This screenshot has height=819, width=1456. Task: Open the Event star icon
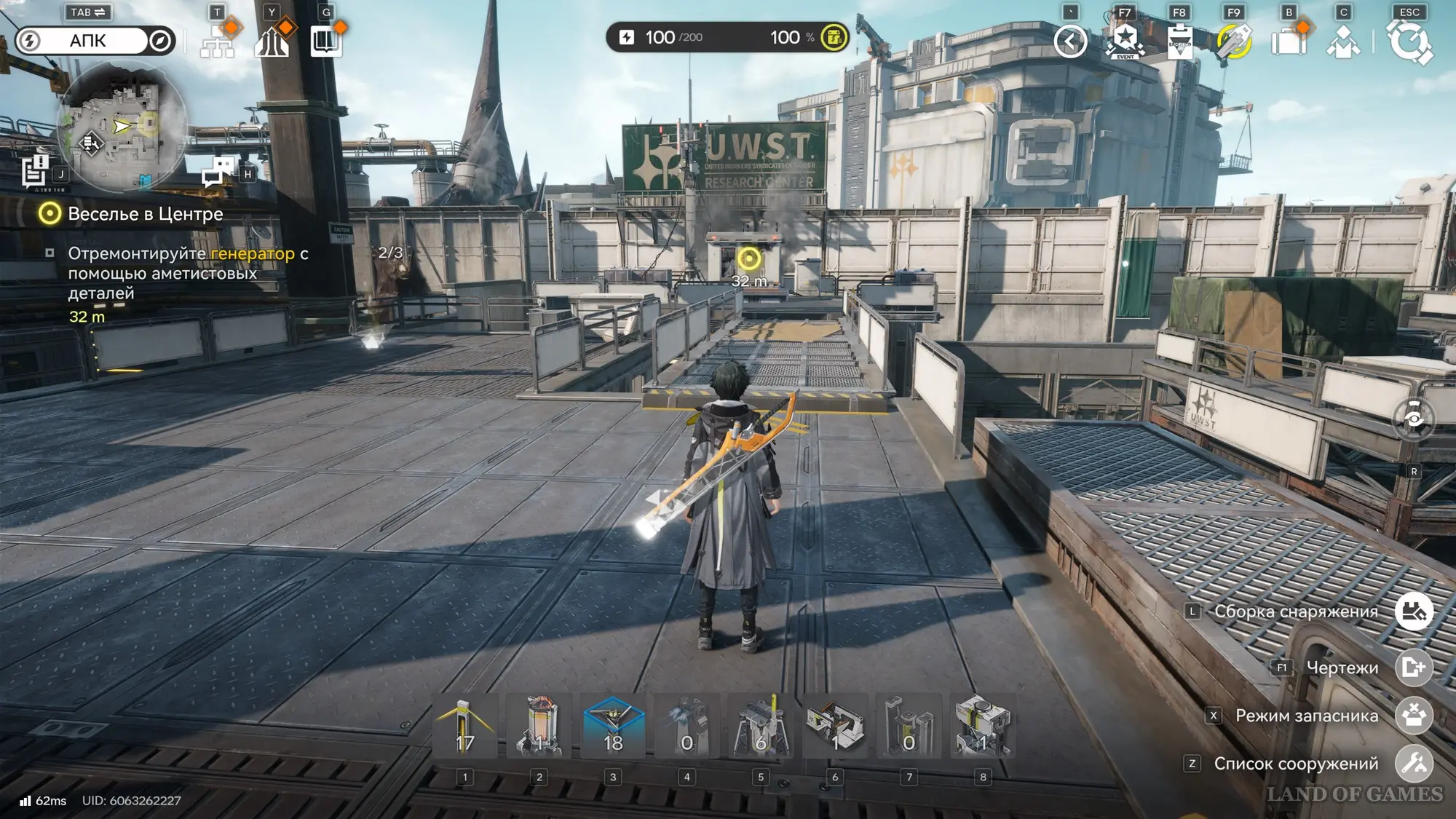(x=1125, y=41)
